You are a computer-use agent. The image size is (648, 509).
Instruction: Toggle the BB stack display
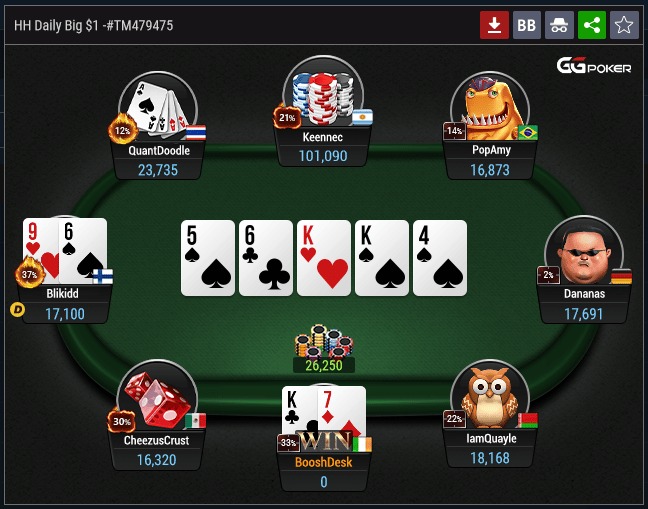tap(526, 25)
